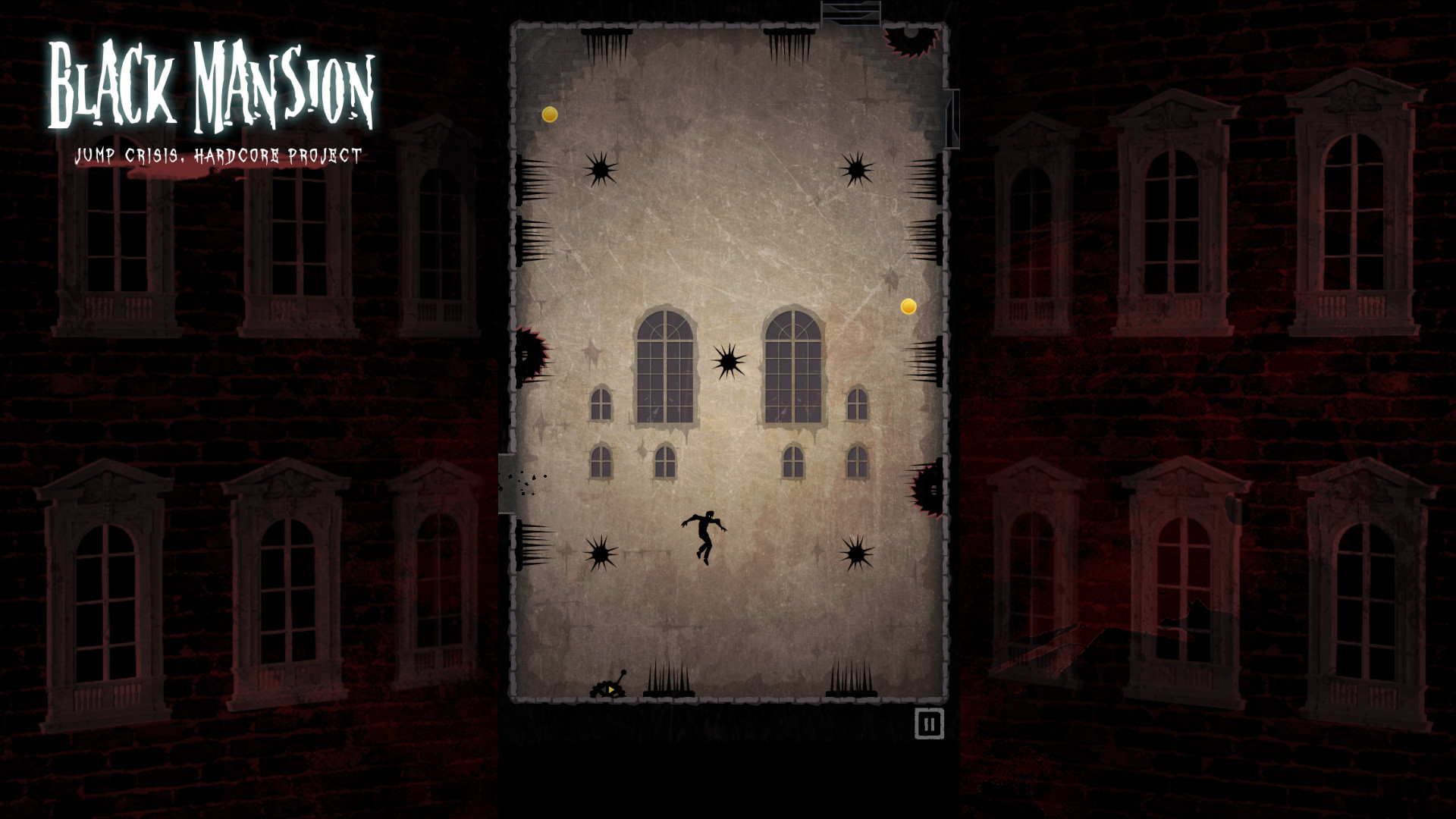Select the yellow coin near top left

[549, 115]
